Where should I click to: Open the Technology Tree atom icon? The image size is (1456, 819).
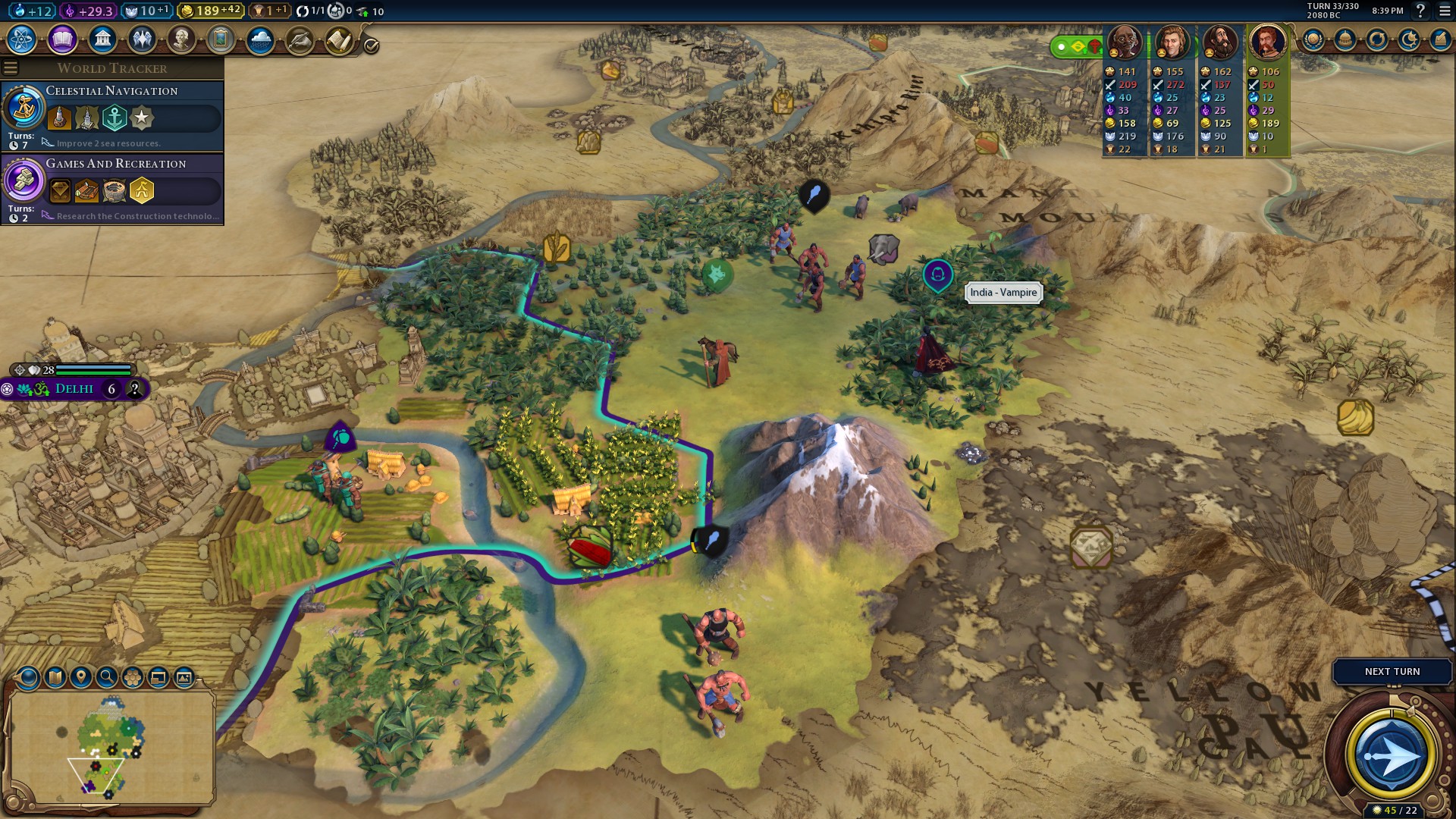point(22,39)
